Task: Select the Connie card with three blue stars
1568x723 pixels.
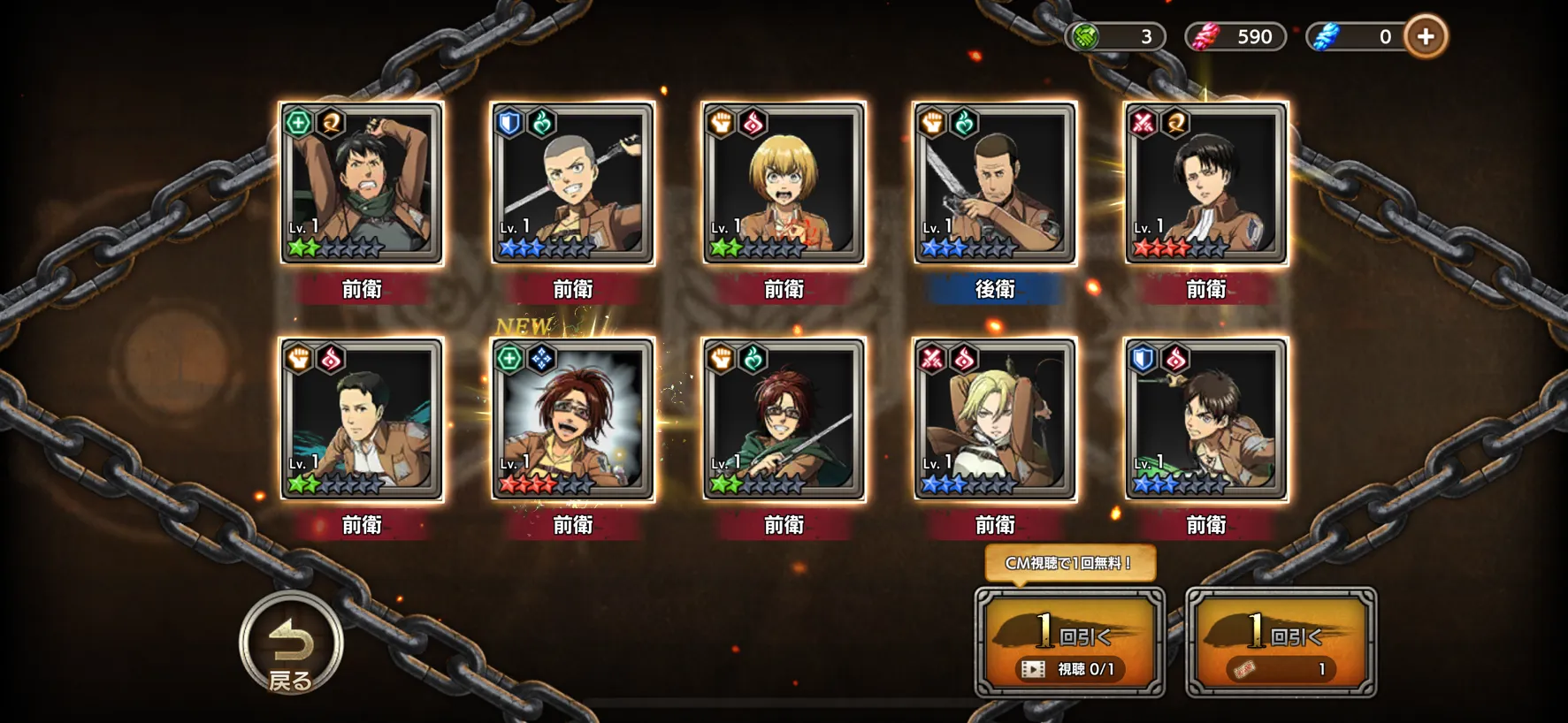Action: (573, 183)
